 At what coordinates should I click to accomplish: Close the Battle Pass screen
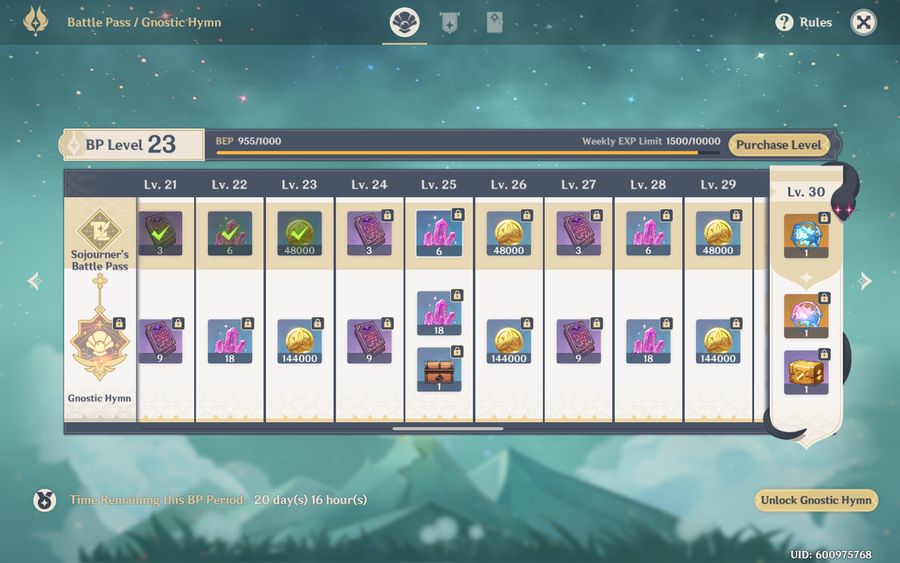point(863,22)
